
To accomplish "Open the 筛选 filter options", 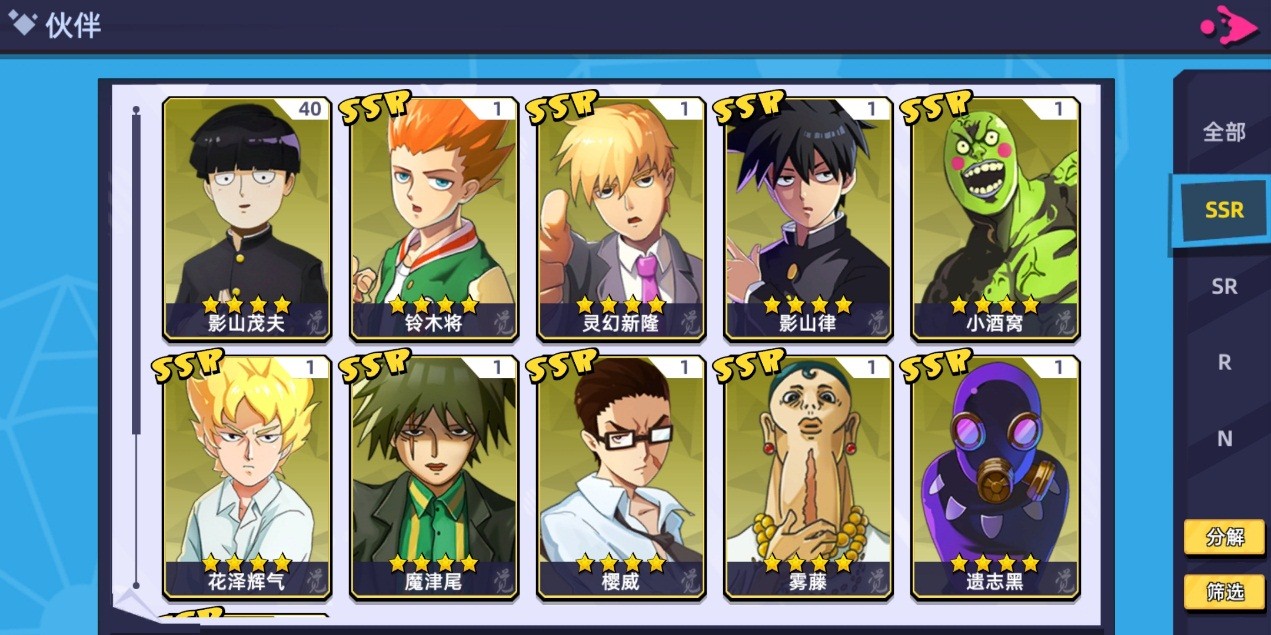I will pos(1224,592).
